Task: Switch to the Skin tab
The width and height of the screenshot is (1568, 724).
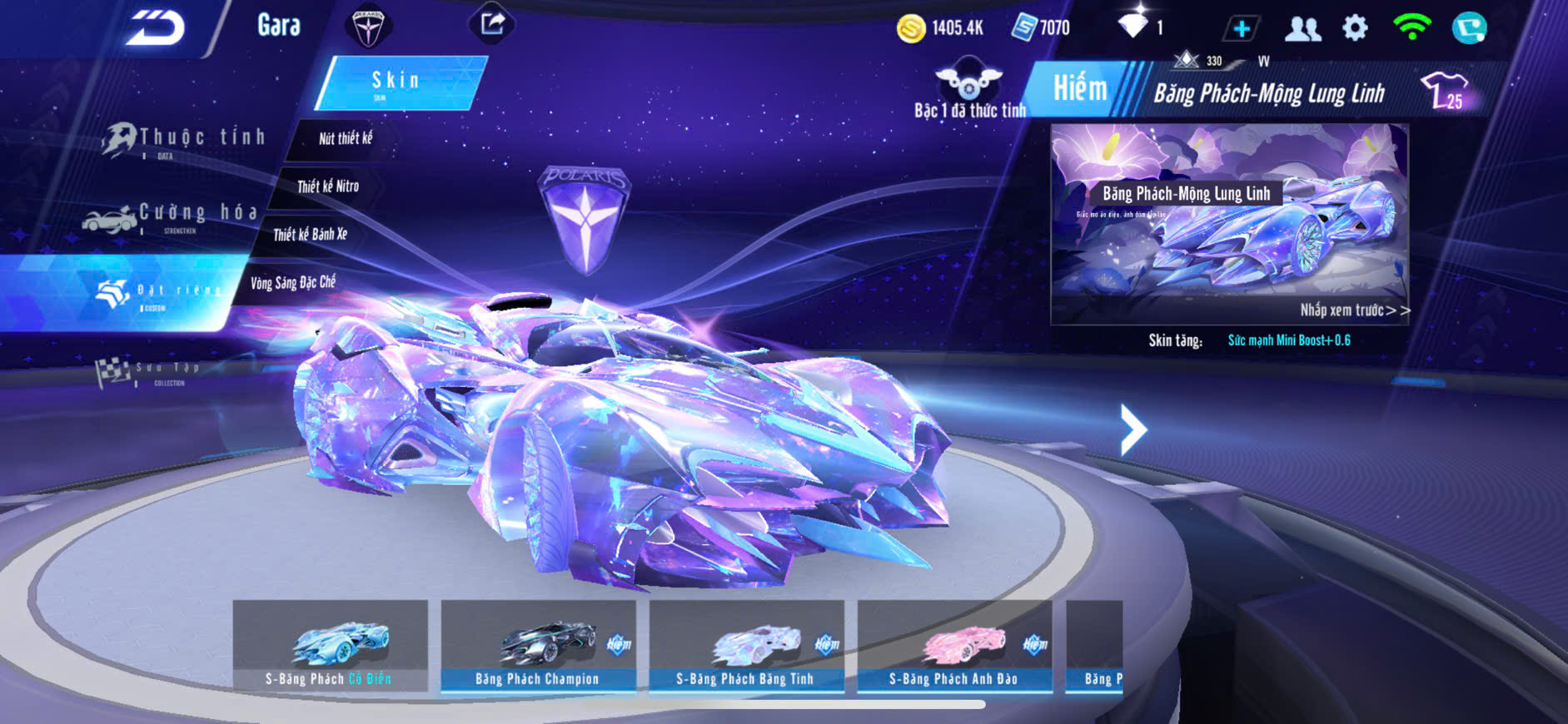Action: (x=399, y=82)
